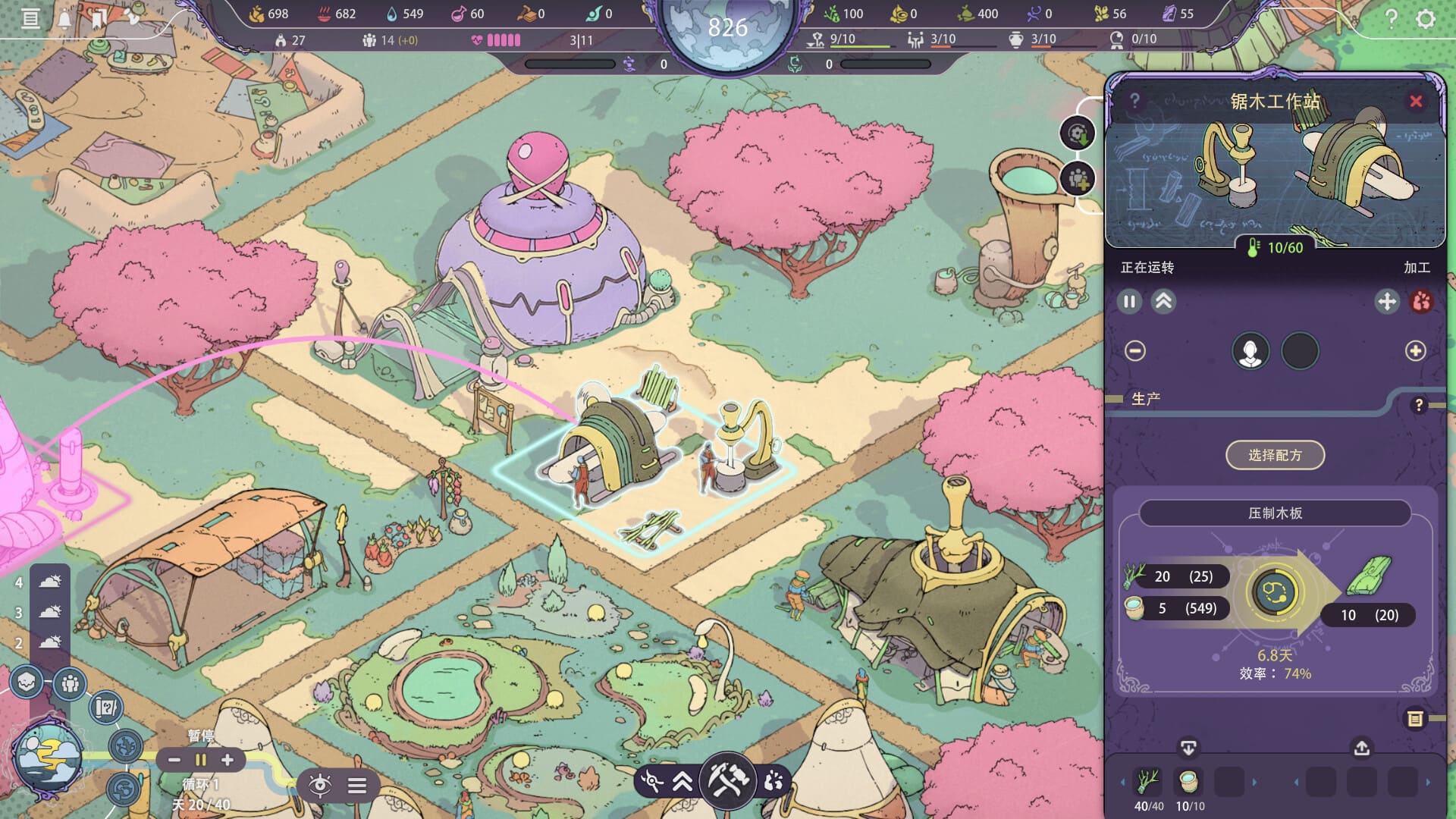Activate the move building arrows button
Image resolution: width=1456 pixels, height=819 pixels.
point(1386,302)
